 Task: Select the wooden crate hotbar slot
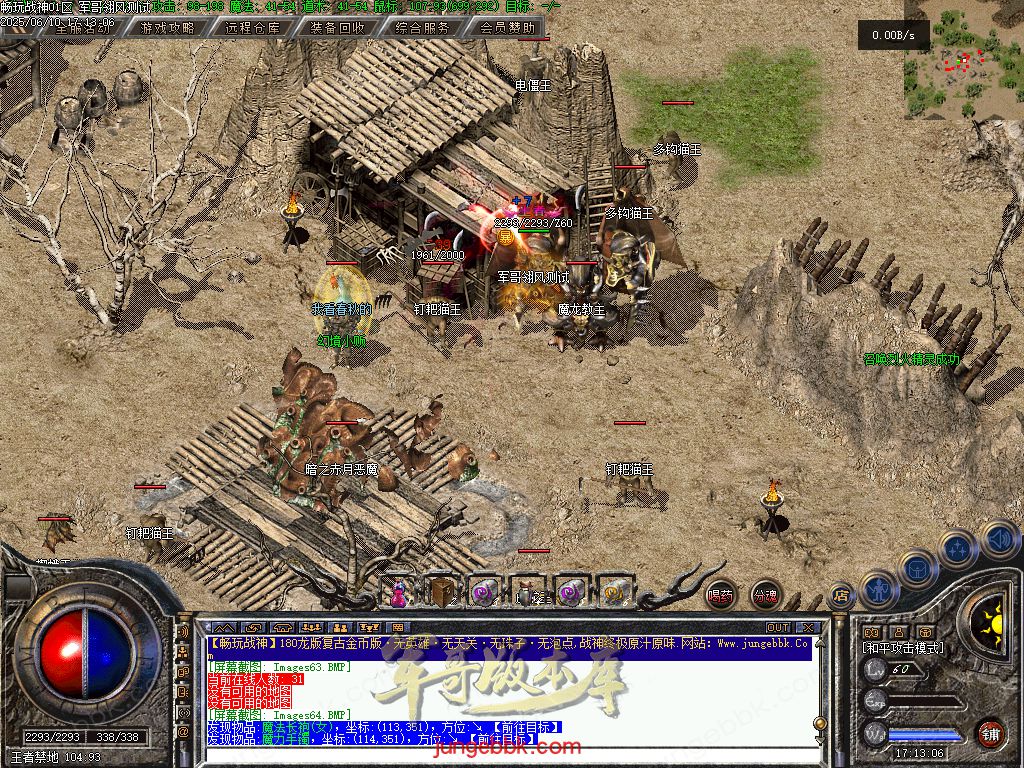pyautogui.click(x=441, y=593)
